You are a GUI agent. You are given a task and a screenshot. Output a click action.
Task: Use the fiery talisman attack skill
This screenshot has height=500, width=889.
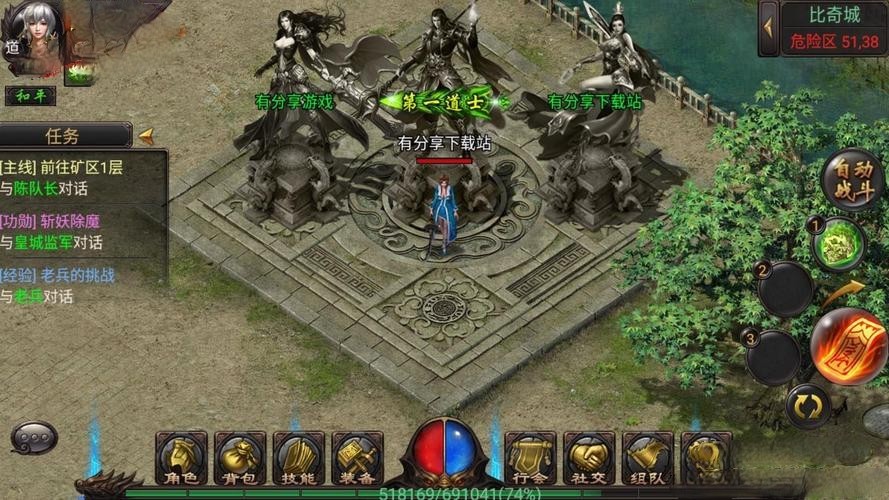click(x=849, y=347)
